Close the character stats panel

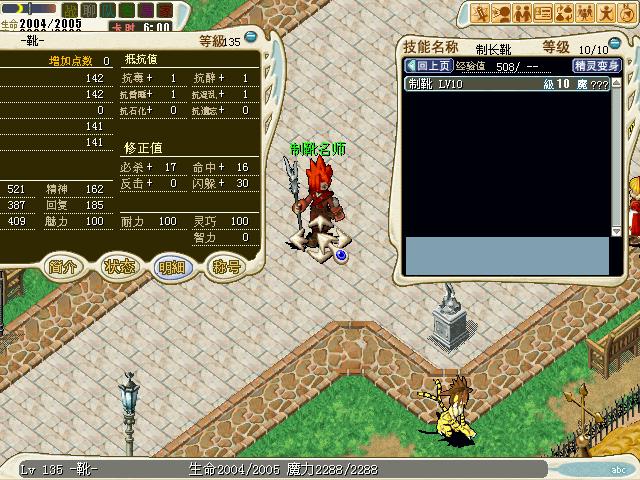250,37
